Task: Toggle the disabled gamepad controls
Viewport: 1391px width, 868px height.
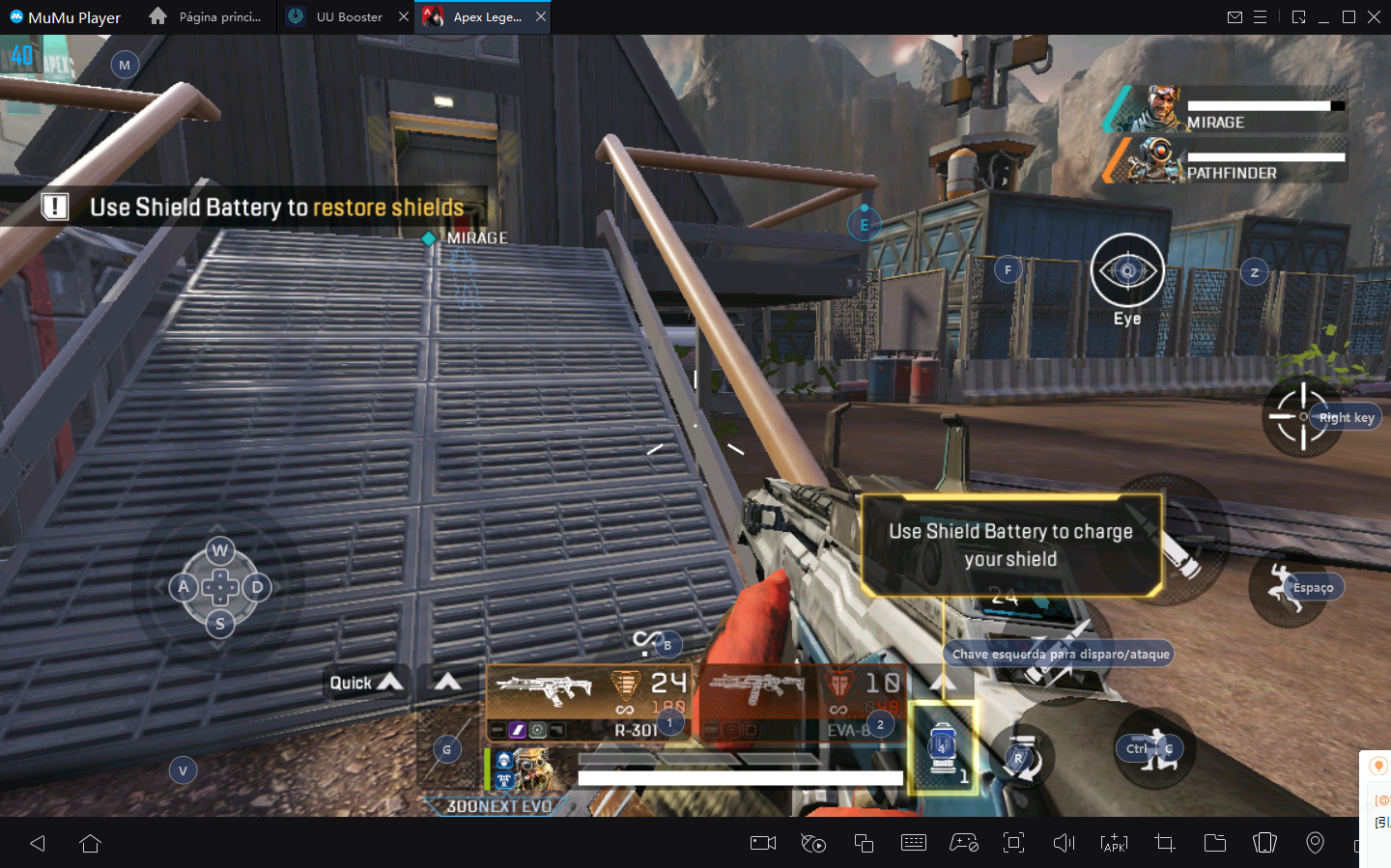Action: pos(964,843)
